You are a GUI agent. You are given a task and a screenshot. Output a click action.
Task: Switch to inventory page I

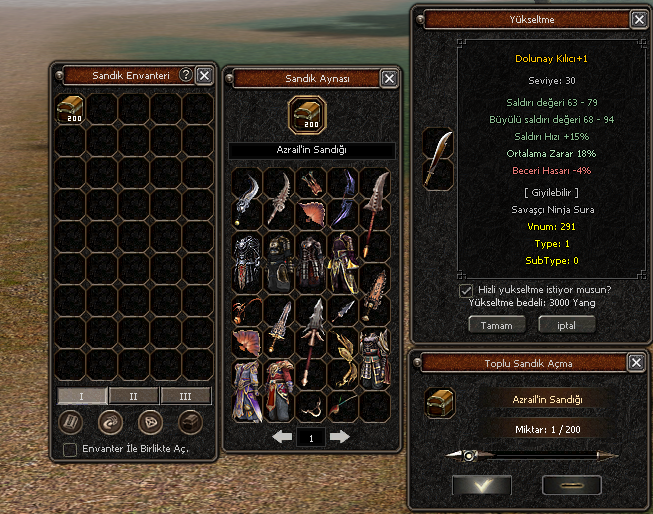(82, 396)
